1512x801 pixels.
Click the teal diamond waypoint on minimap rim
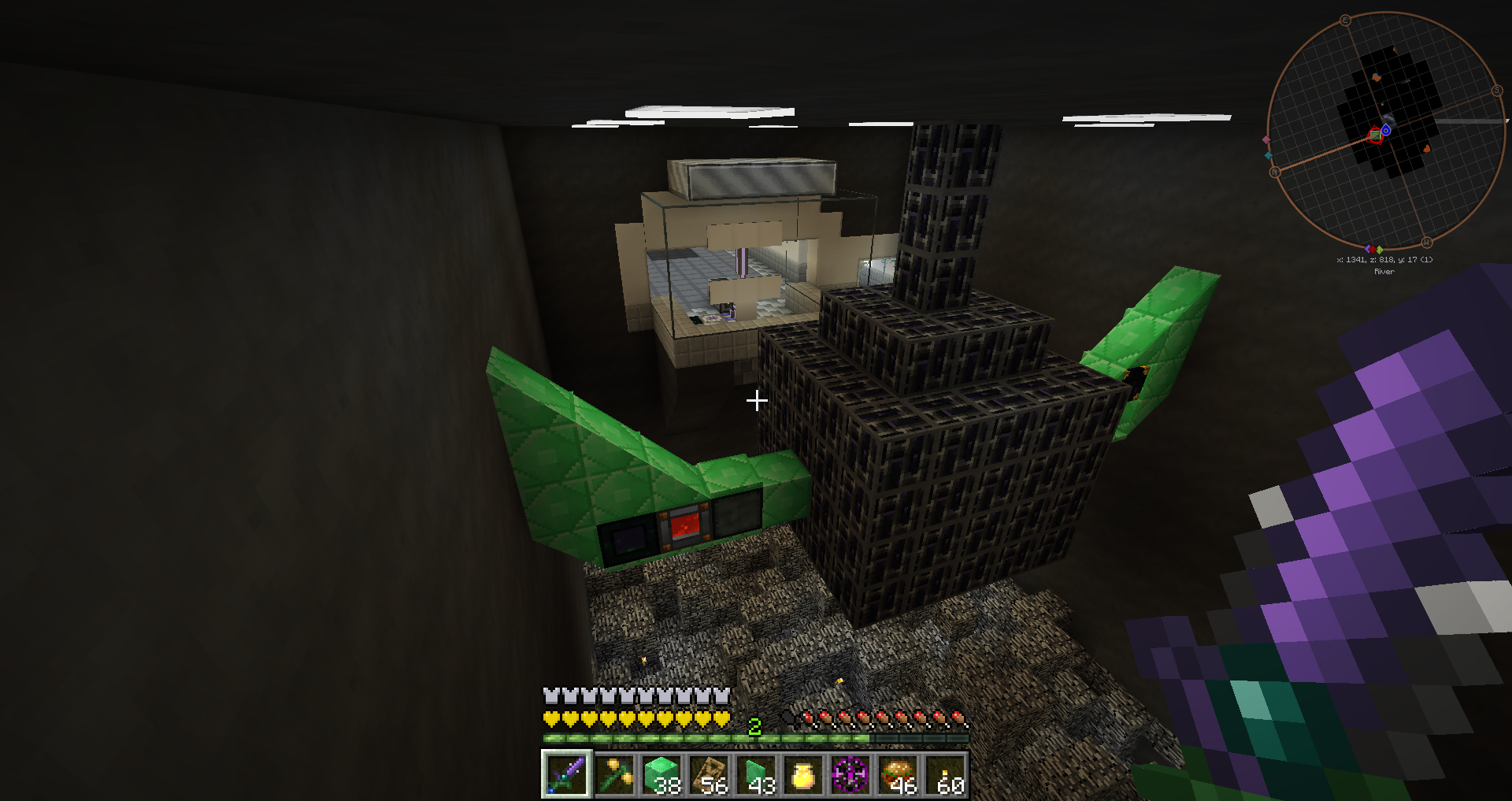pos(1268,156)
